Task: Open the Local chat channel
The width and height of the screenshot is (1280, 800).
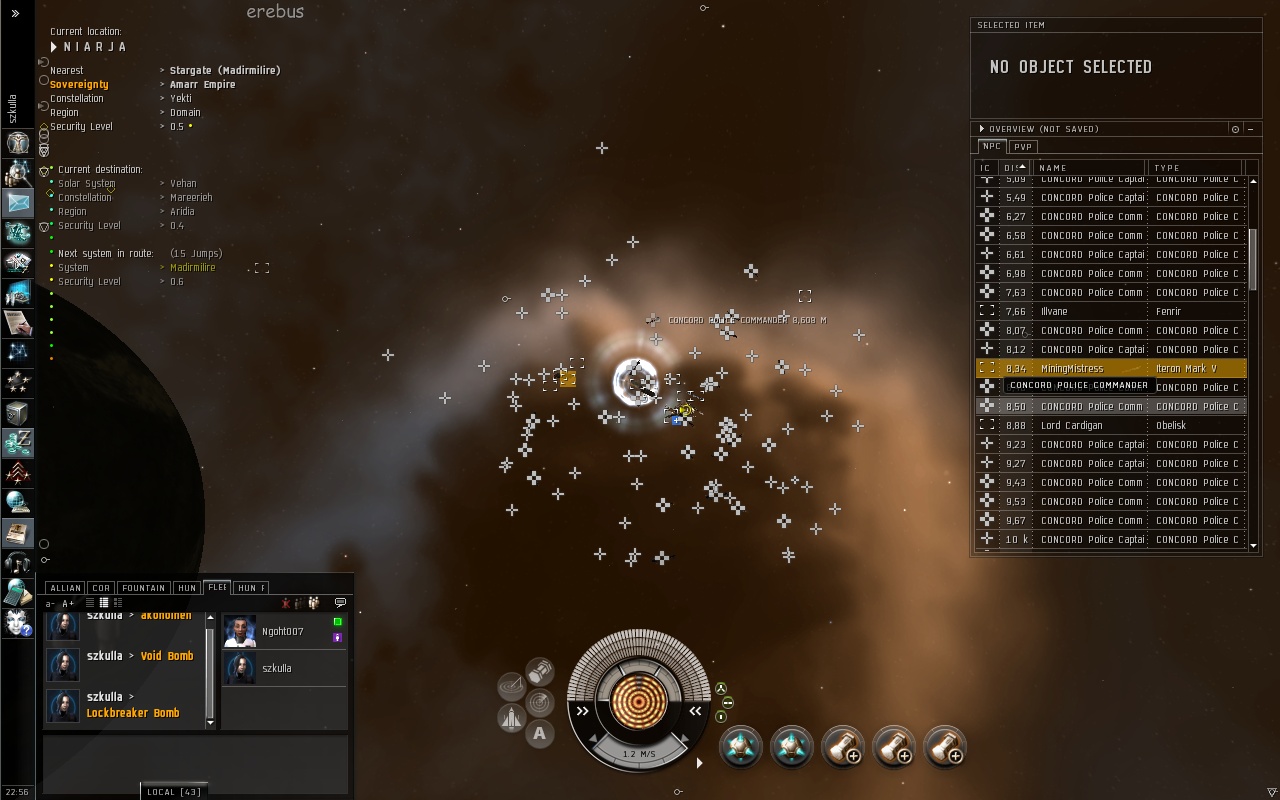Action: (174, 792)
